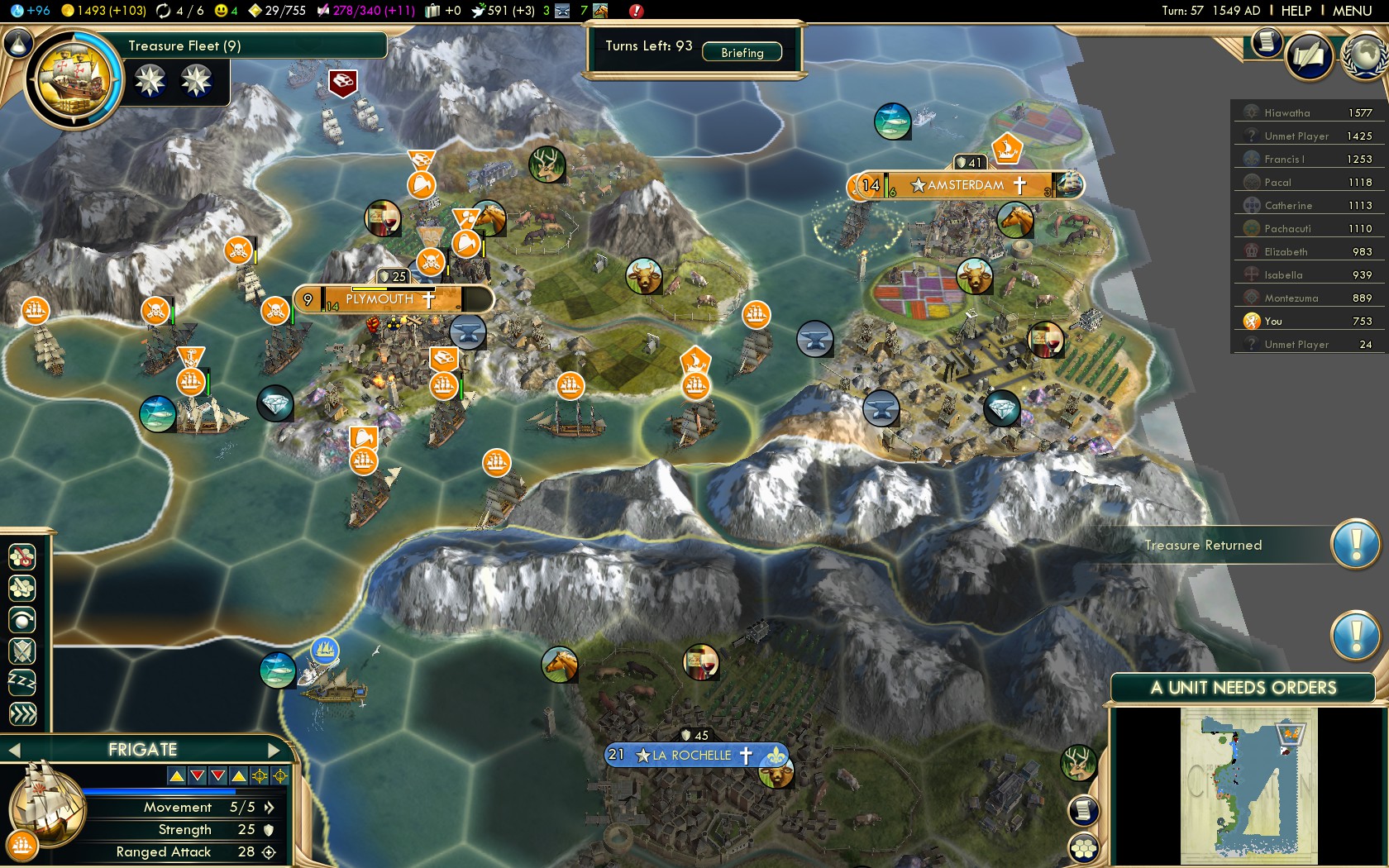Viewport: 1389px width, 868px height.
Task: Open the Treasure Fleet research portrait
Action: coord(74,79)
